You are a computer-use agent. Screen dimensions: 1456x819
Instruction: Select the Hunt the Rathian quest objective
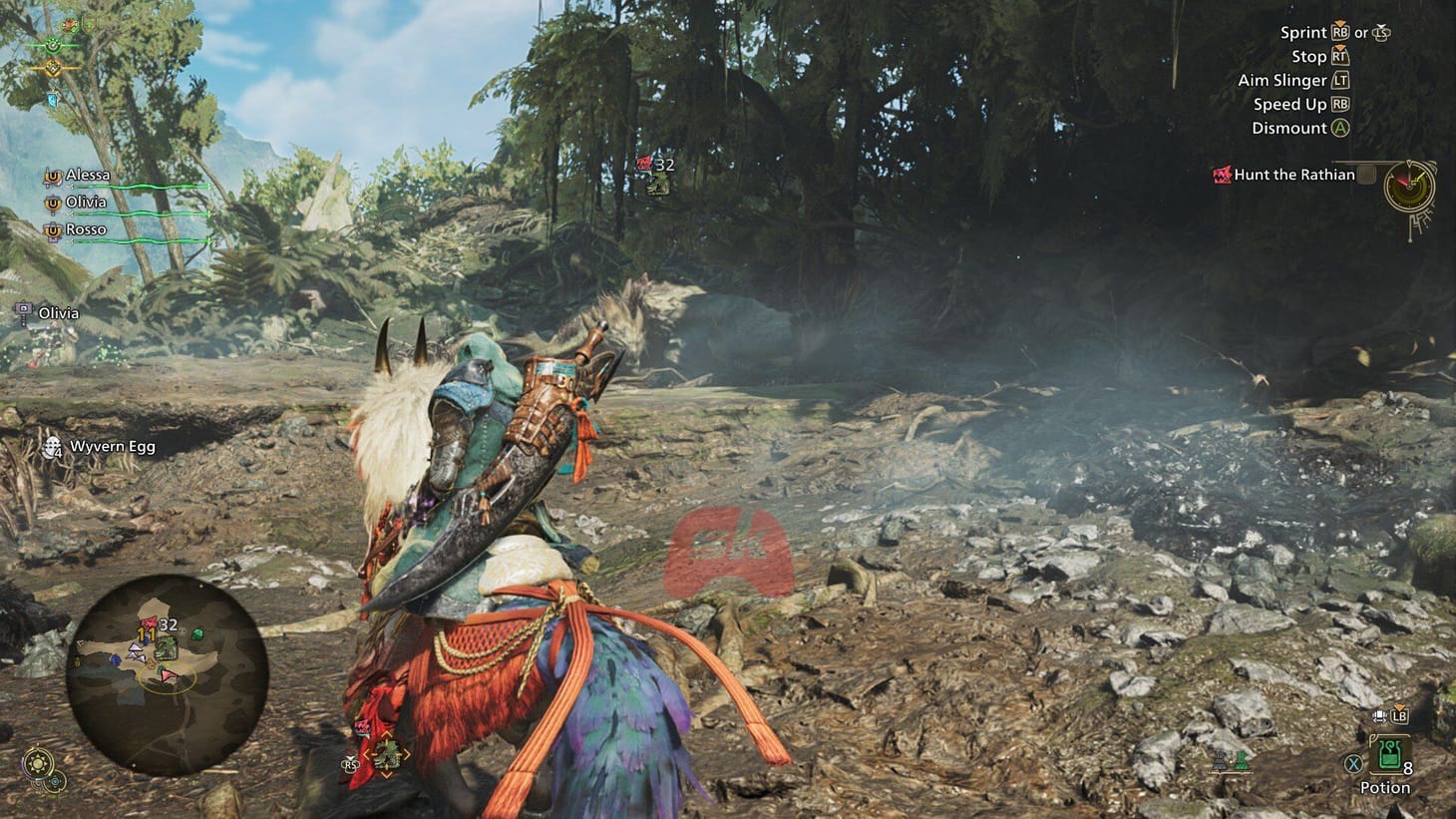pos(1294,174)
